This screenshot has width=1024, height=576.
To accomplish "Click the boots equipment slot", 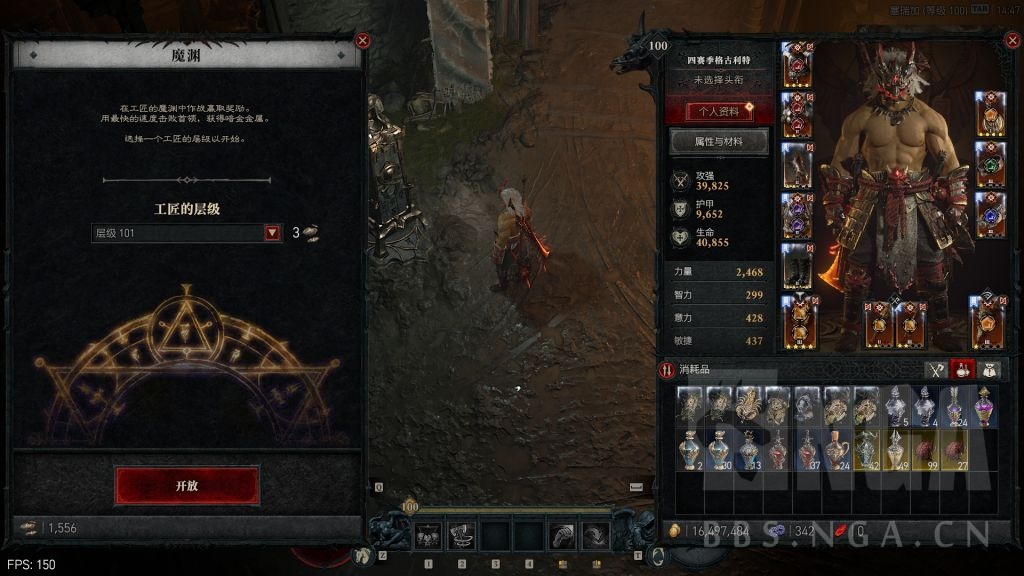I will pos(797,266).
